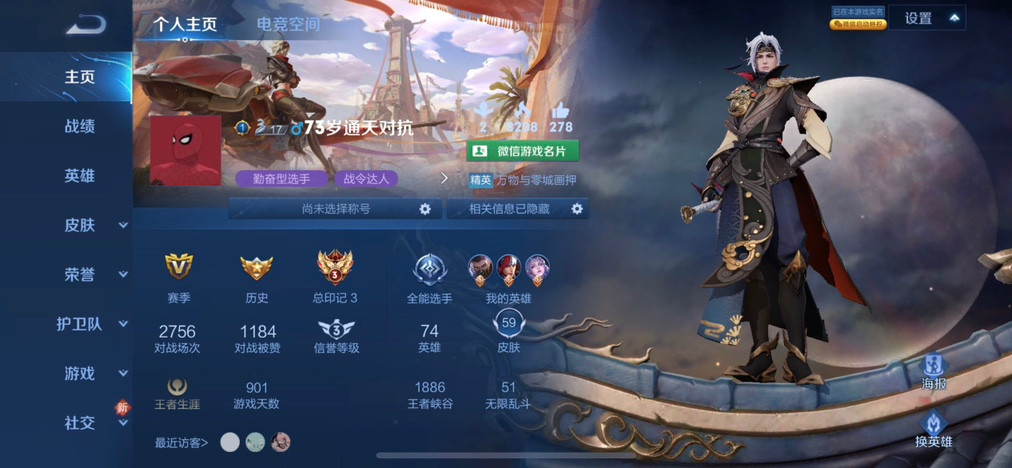1012x468 pixels.
Task: Open the 战绩 match history section
Action: pos(80,126)
